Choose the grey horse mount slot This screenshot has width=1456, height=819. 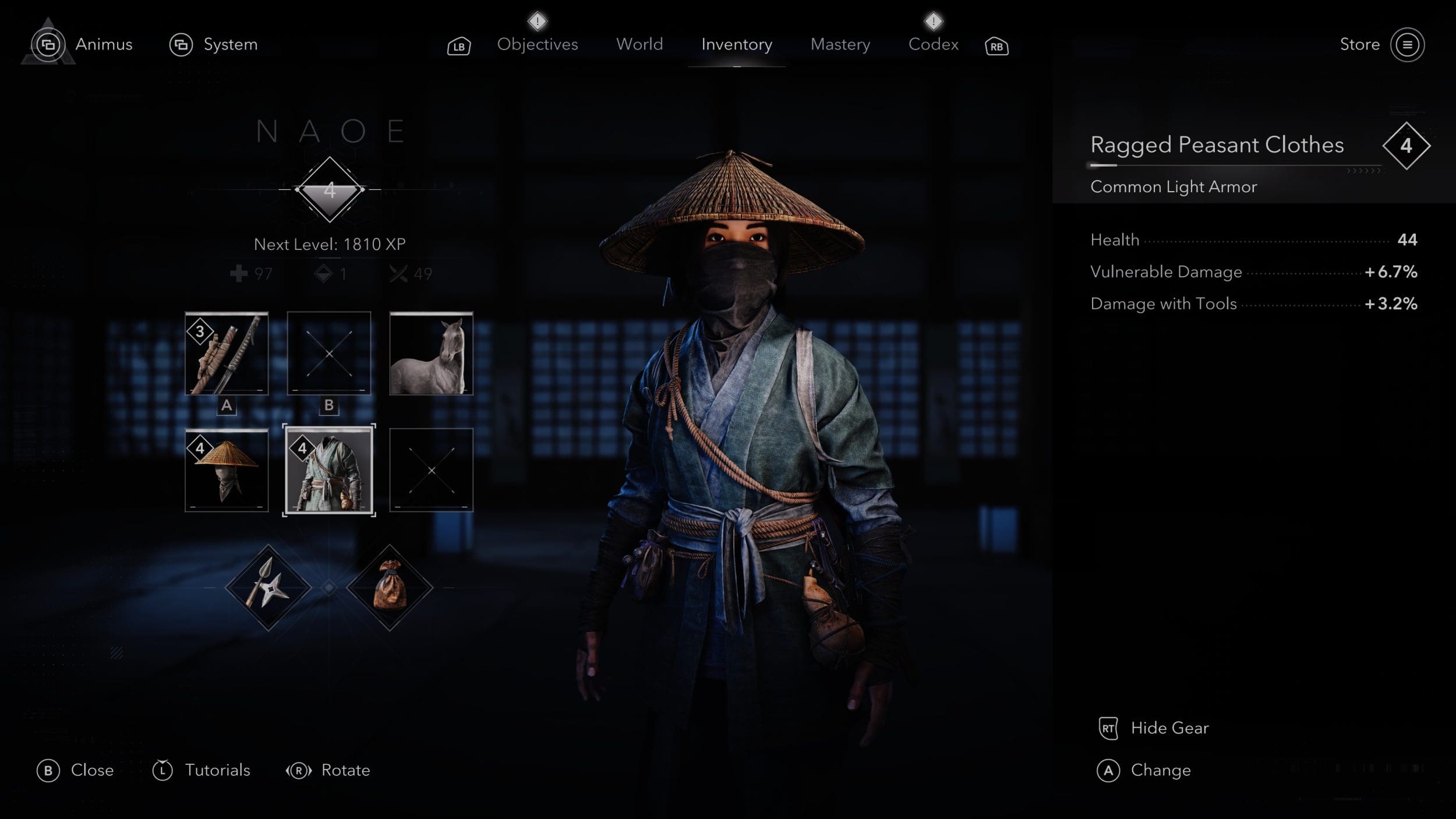(x=431, y=354)
